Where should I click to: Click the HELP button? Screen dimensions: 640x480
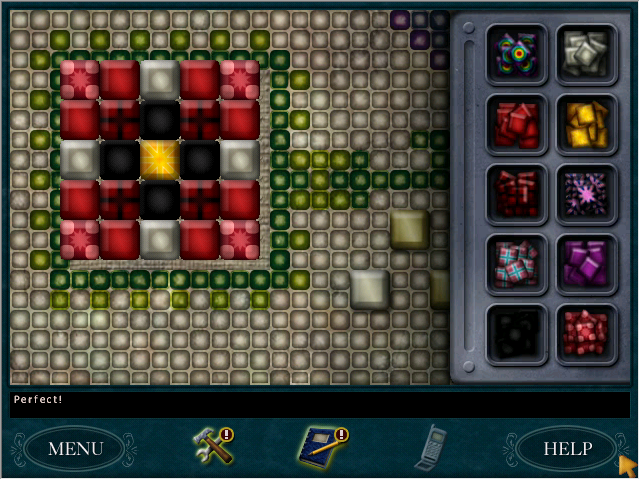[x=567, y=448]
